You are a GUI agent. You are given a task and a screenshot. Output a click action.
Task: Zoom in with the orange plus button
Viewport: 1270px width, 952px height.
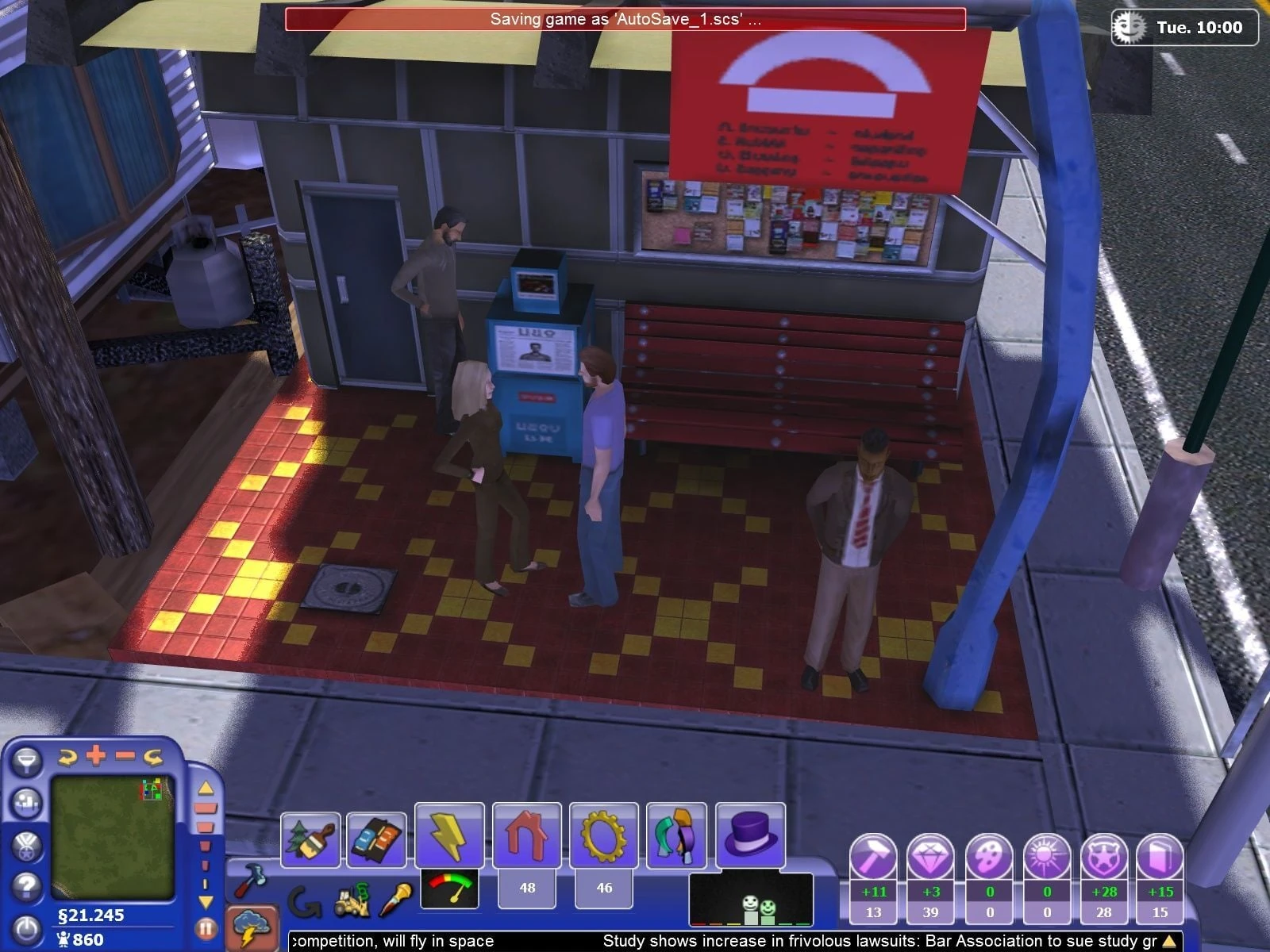coord(96,755)
